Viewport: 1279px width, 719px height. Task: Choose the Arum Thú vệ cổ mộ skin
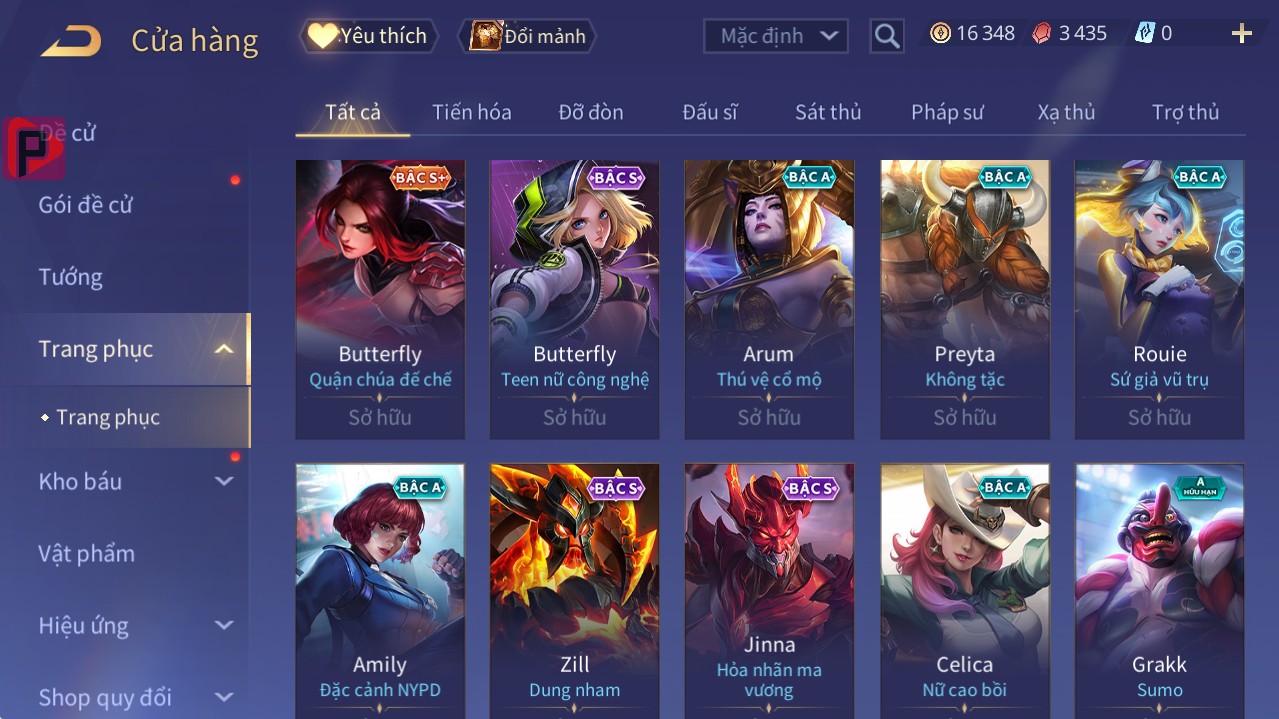(769, 298)
